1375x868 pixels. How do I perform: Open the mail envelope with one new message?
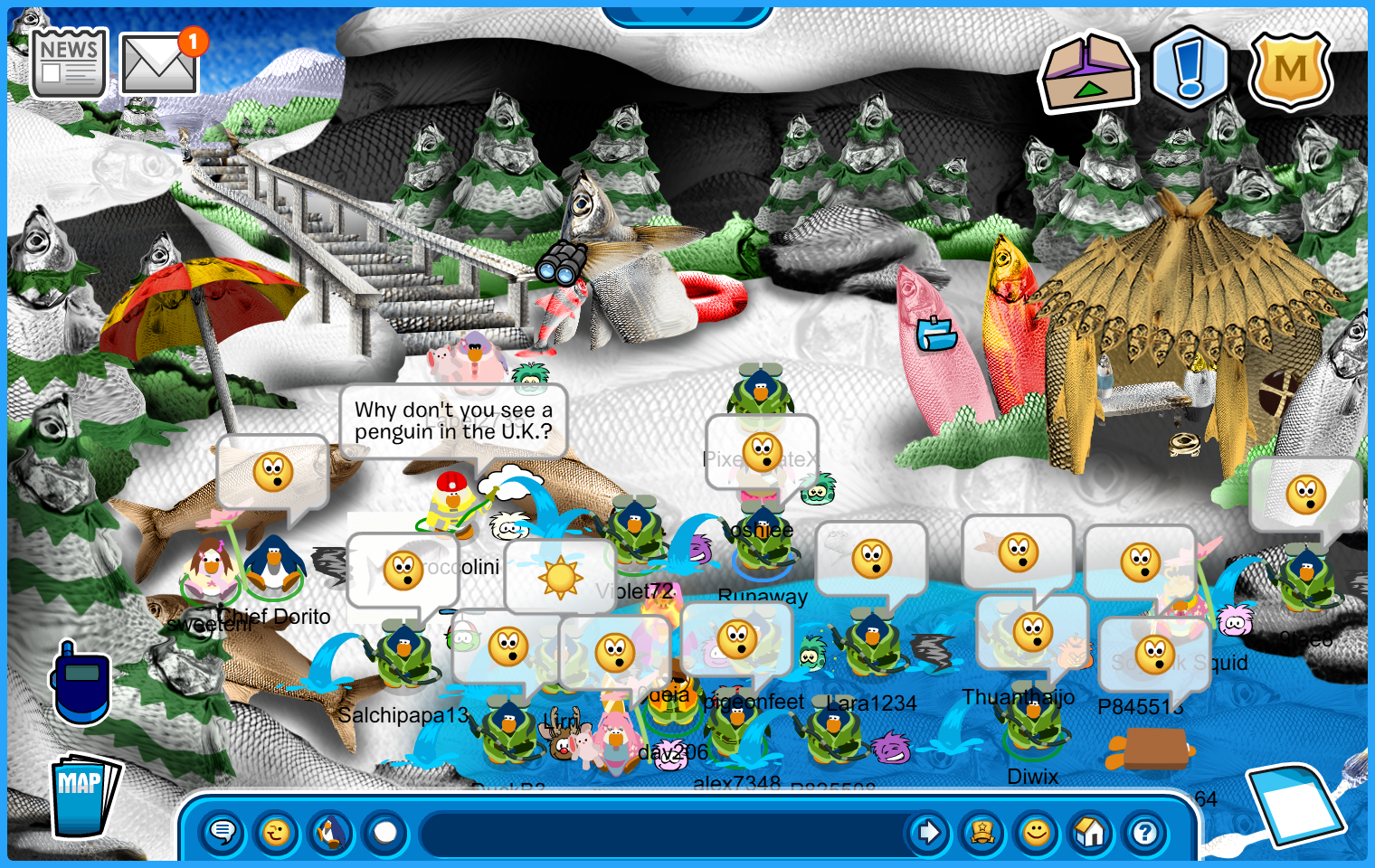point(159,64)
